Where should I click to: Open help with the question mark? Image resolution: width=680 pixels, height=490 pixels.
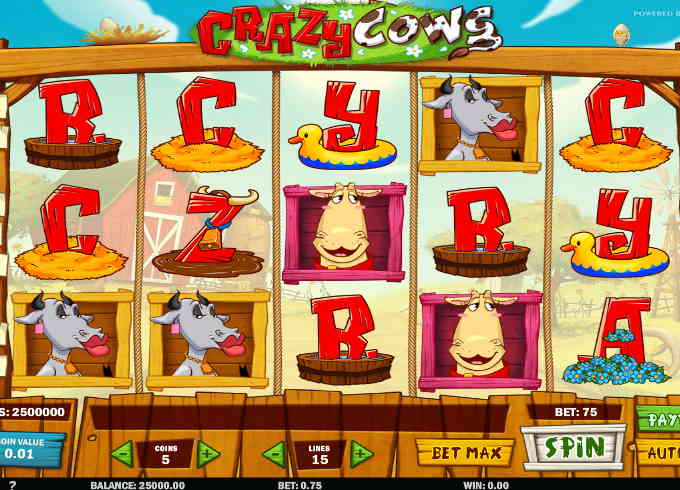12,484
